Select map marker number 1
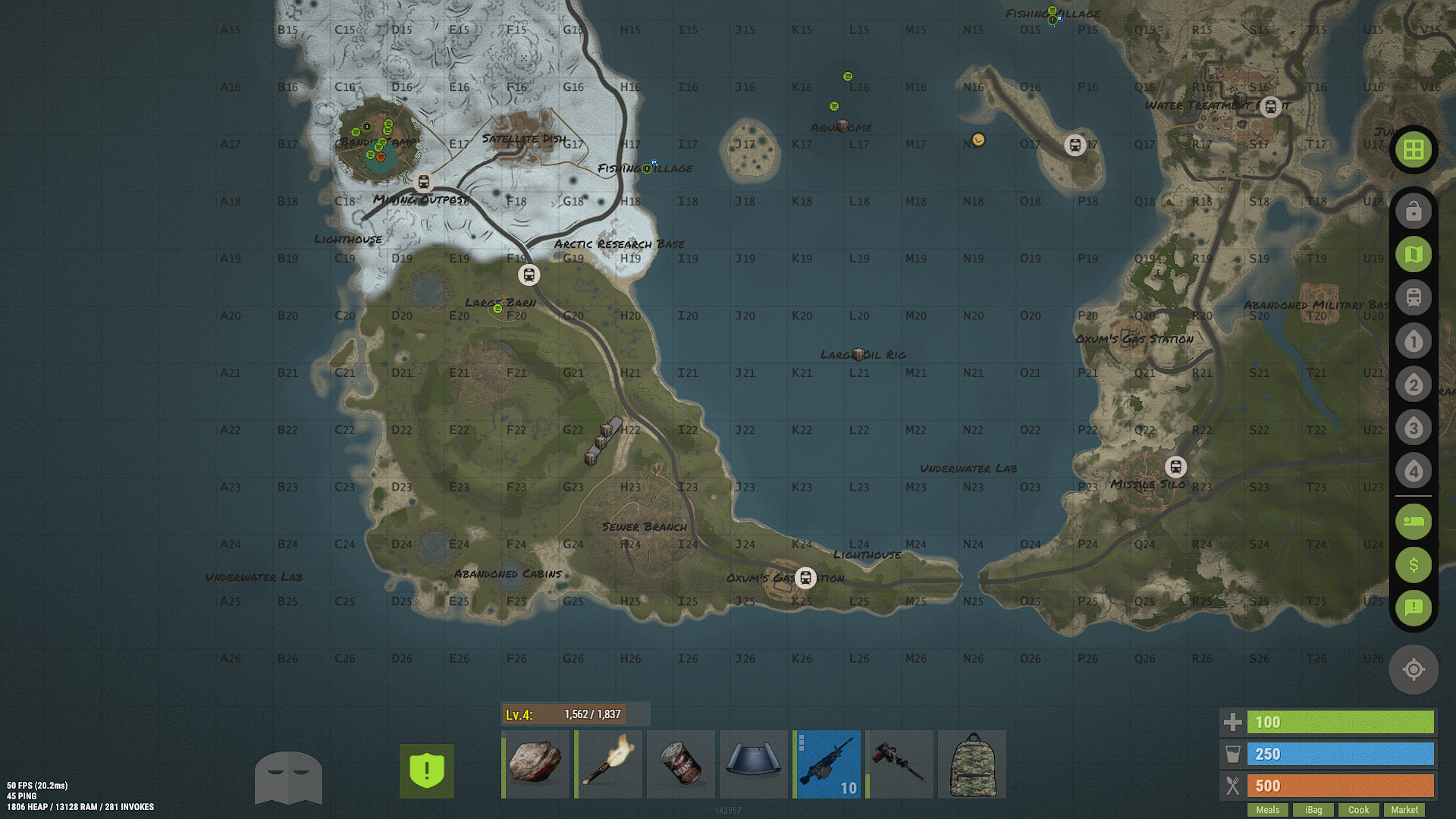Screen dimensions: 1456x819 (x=1414, y=341)
